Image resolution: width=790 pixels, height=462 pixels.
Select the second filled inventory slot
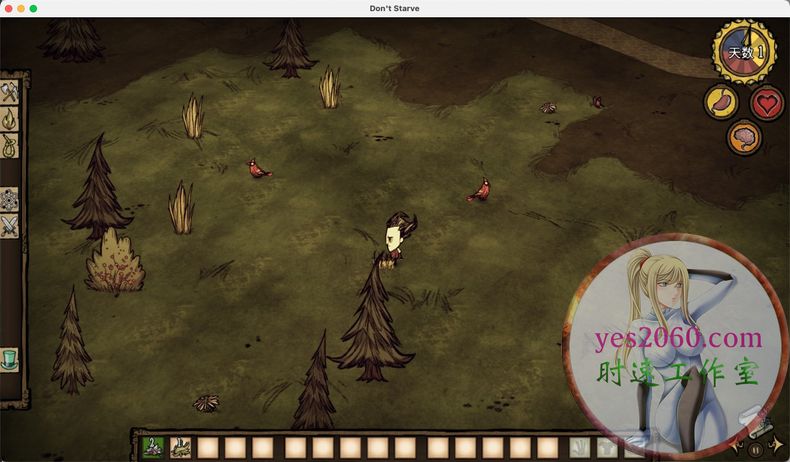tap(181, 447)
